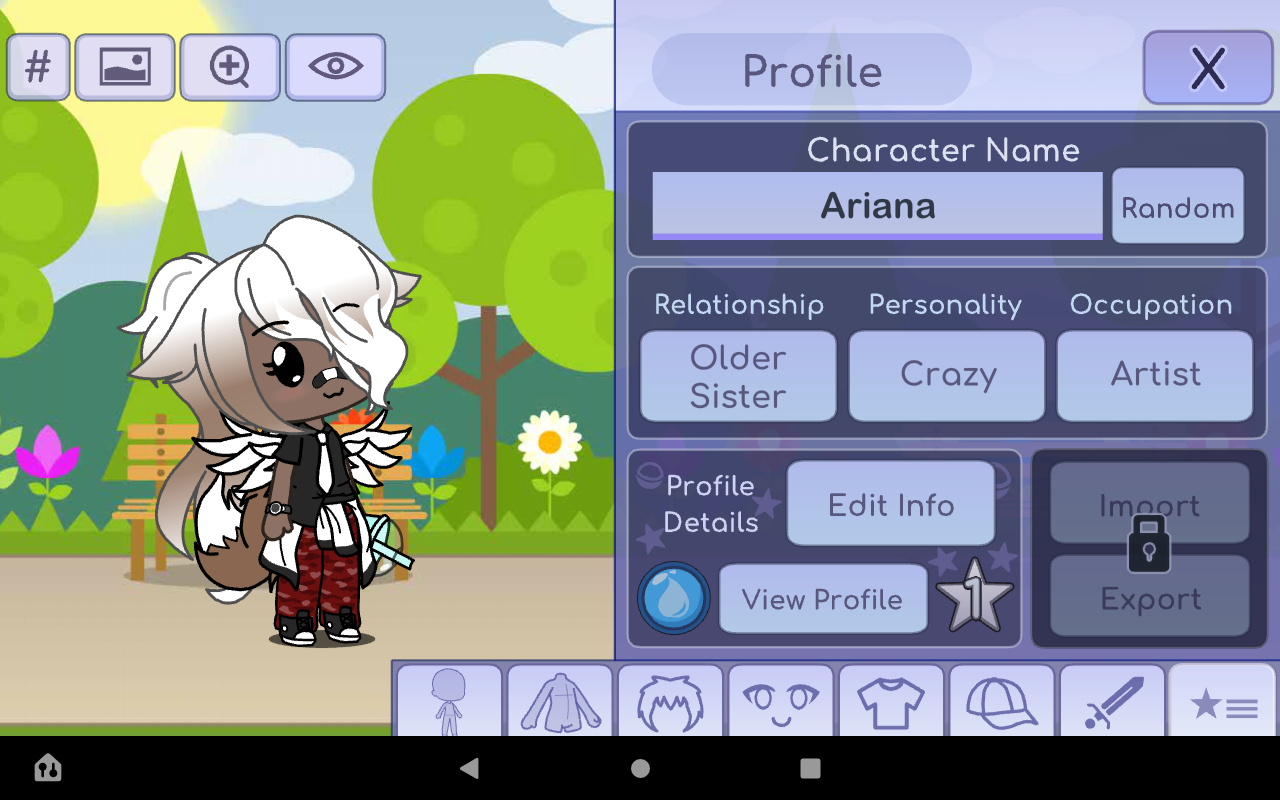Select the magnifier zoom tool
This screenshot has width=1280, height=800.
(230, 67)
